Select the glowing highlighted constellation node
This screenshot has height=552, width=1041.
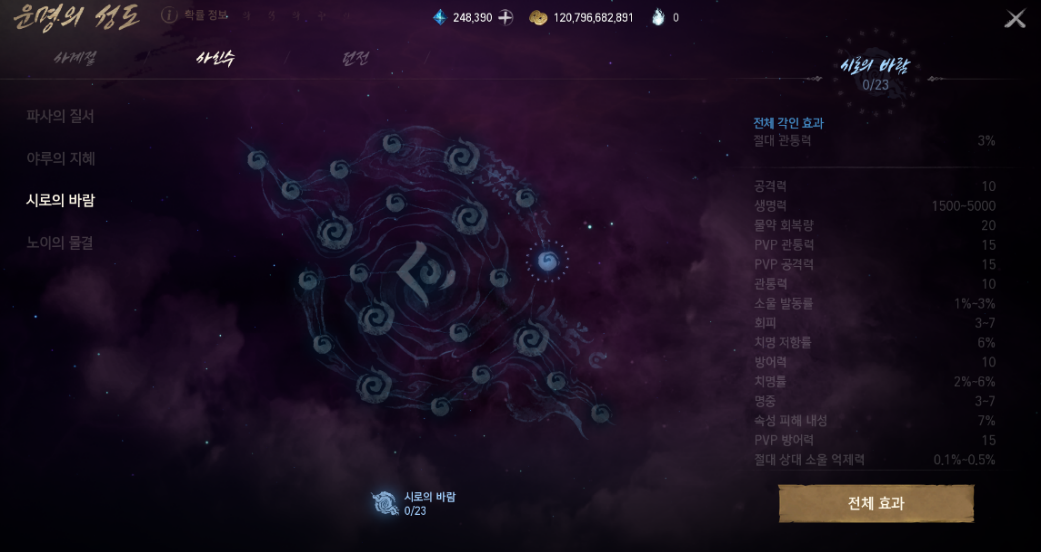pyautogui.click(x=547, y=261)
